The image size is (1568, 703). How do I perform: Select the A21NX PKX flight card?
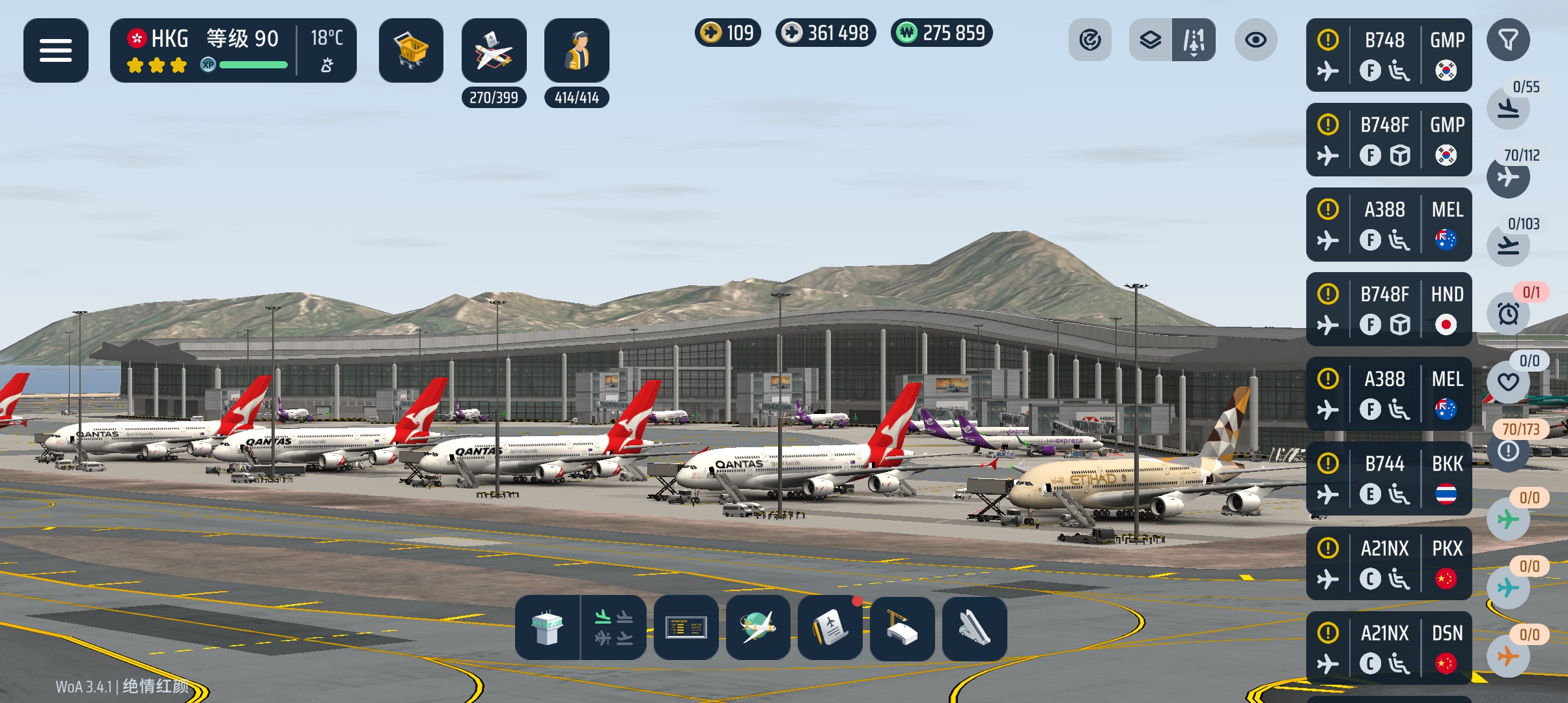click(x=1388, y=563)
